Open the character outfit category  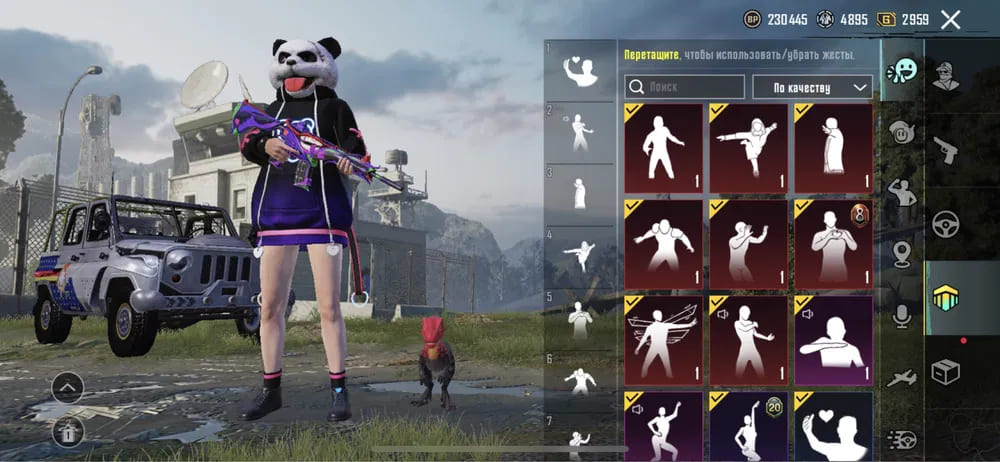point(946,76)
